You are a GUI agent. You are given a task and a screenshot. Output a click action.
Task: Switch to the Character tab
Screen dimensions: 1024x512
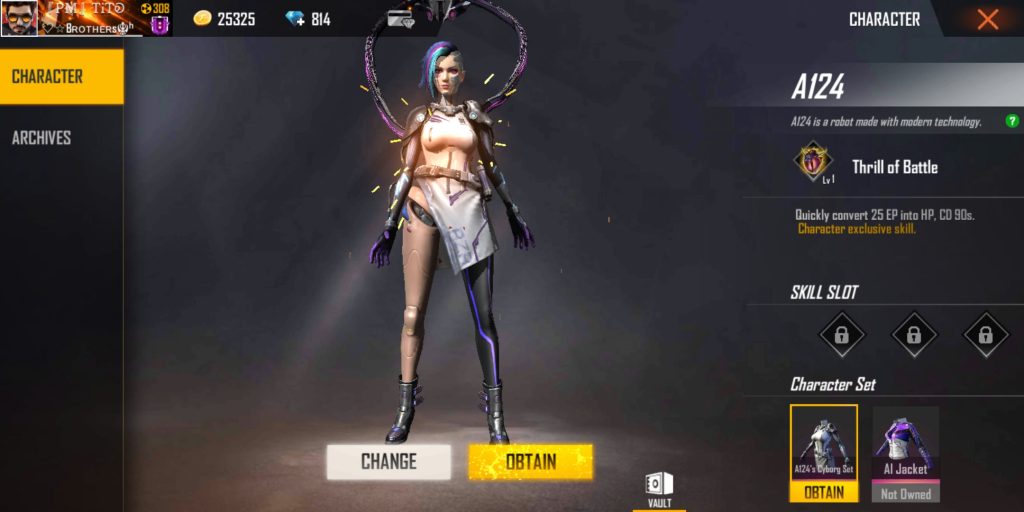click(x=61, y=77)
